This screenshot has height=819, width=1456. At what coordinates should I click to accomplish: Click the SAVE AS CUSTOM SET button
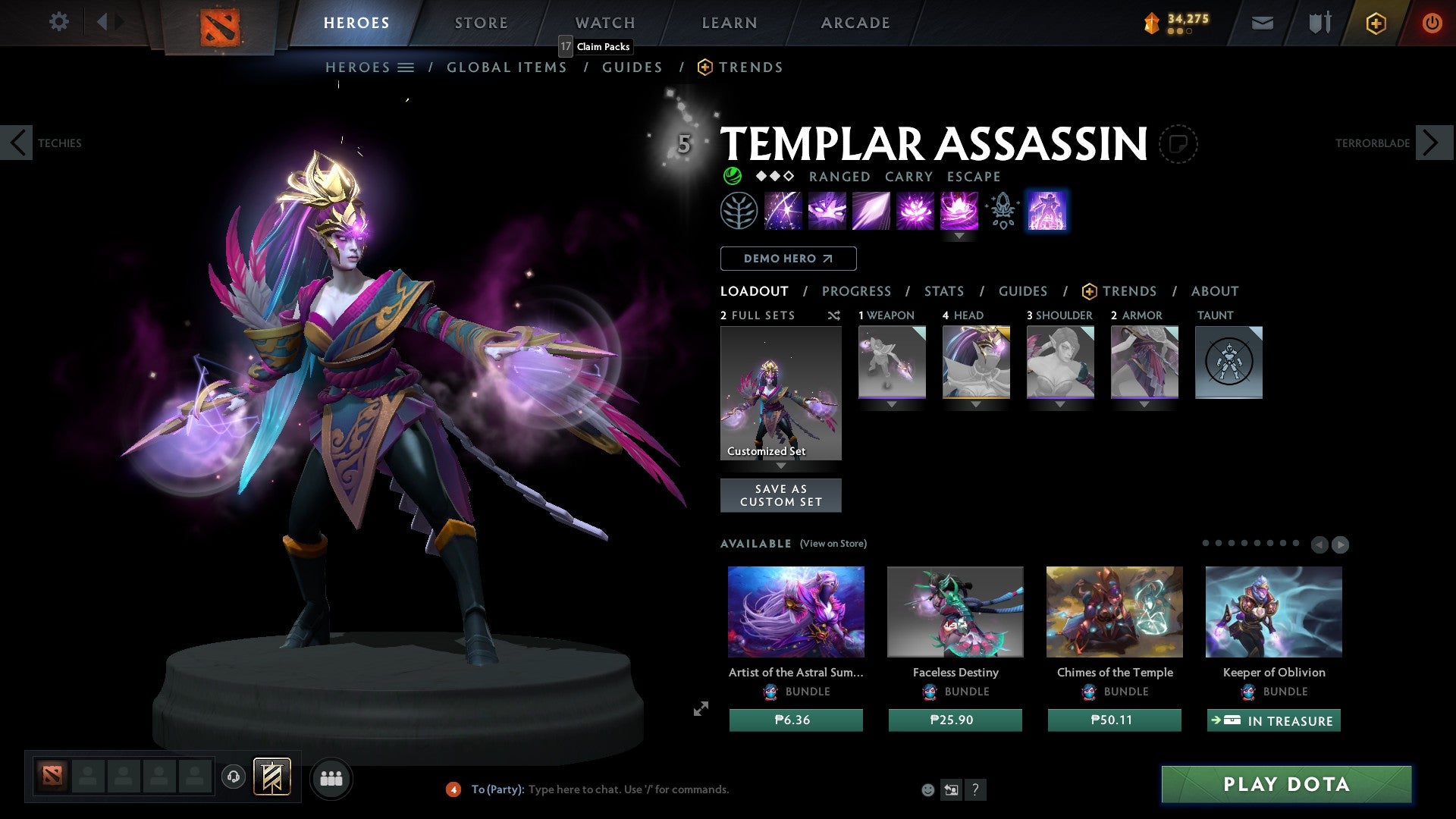coord(780,494)
